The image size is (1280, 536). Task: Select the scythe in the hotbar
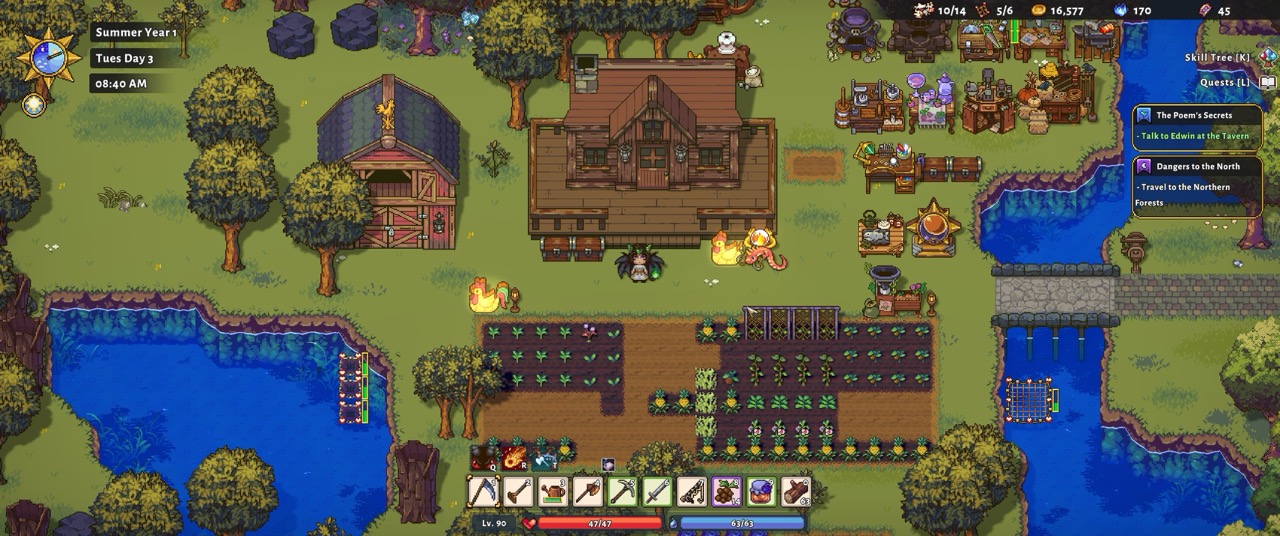pyautogui.click(x=484, y=492)
